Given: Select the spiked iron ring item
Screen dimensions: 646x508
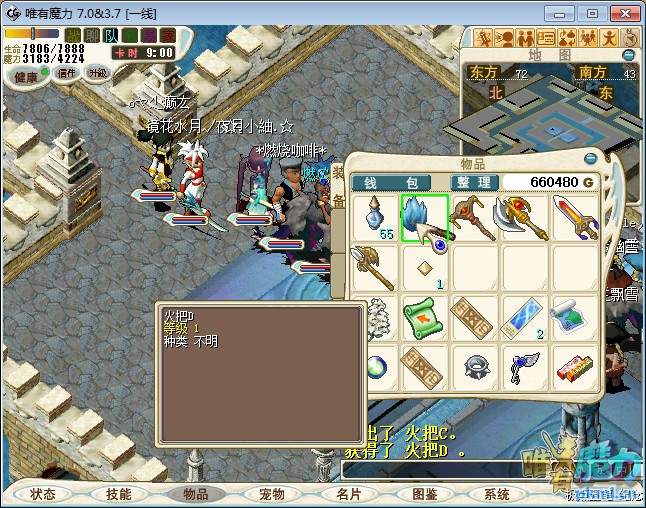Looking at the screenshot, I should click(474, 367).
